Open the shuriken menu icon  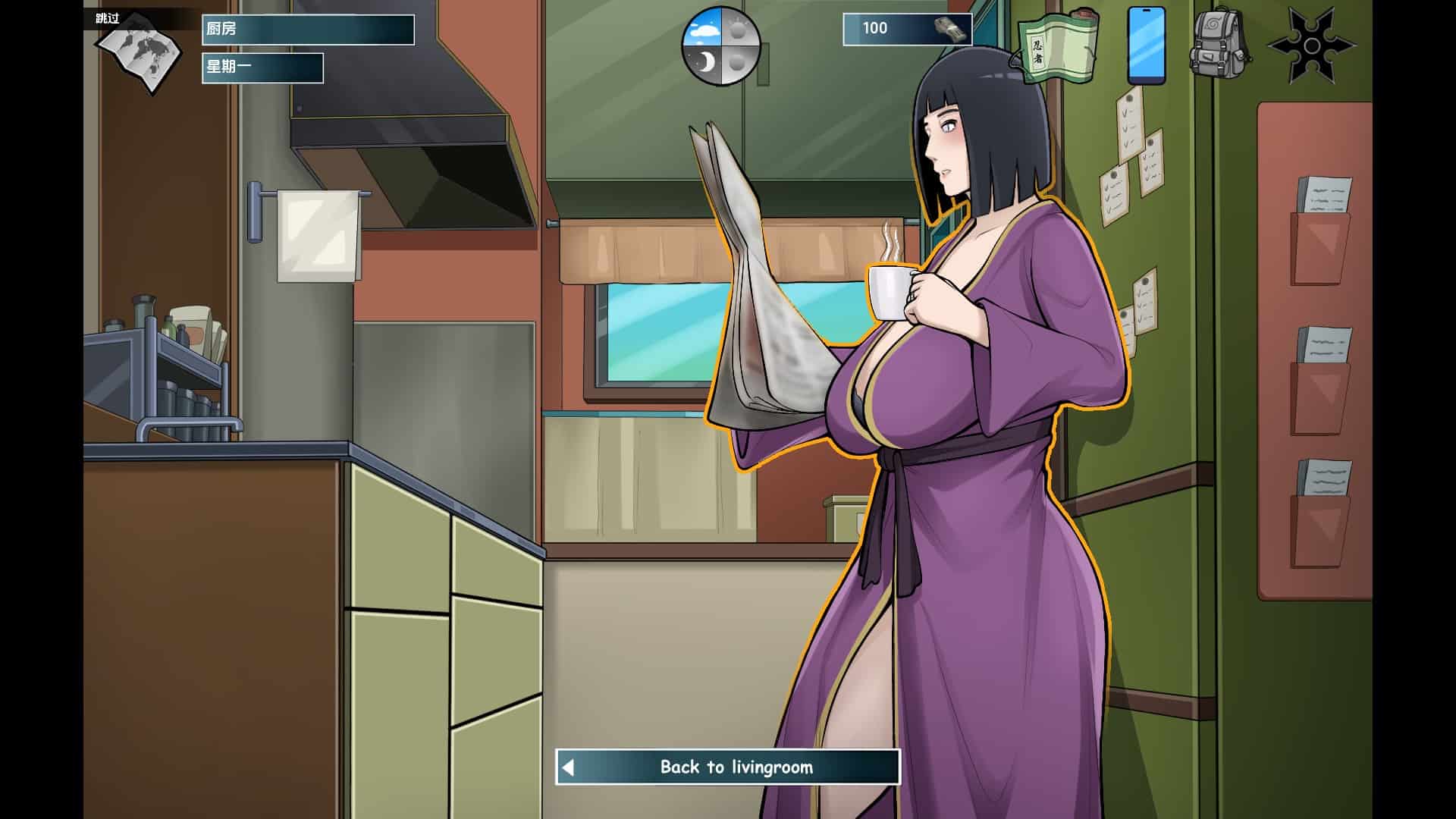pos(1311,45)
